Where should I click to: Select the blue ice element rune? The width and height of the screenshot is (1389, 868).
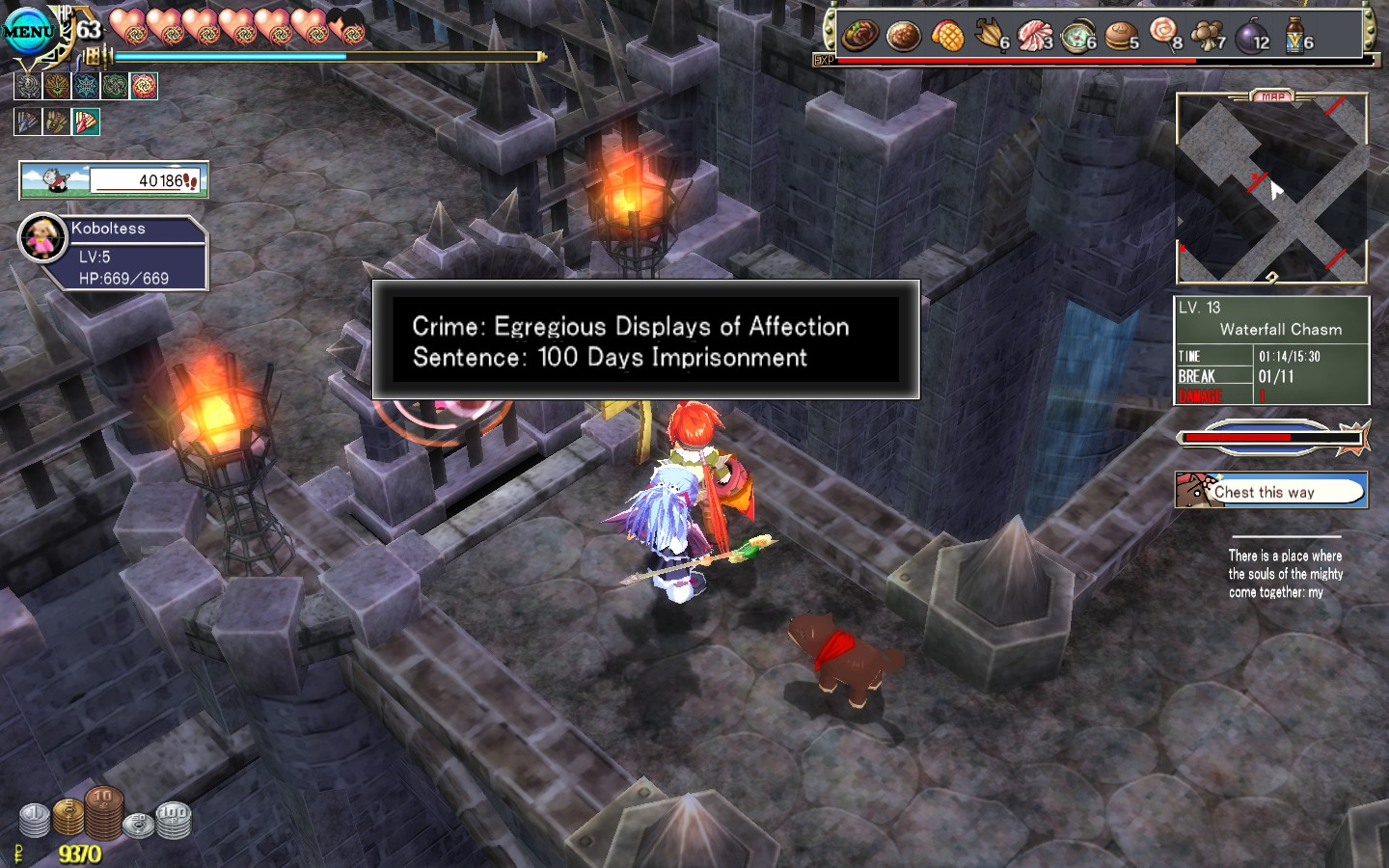tap(86, 87)
